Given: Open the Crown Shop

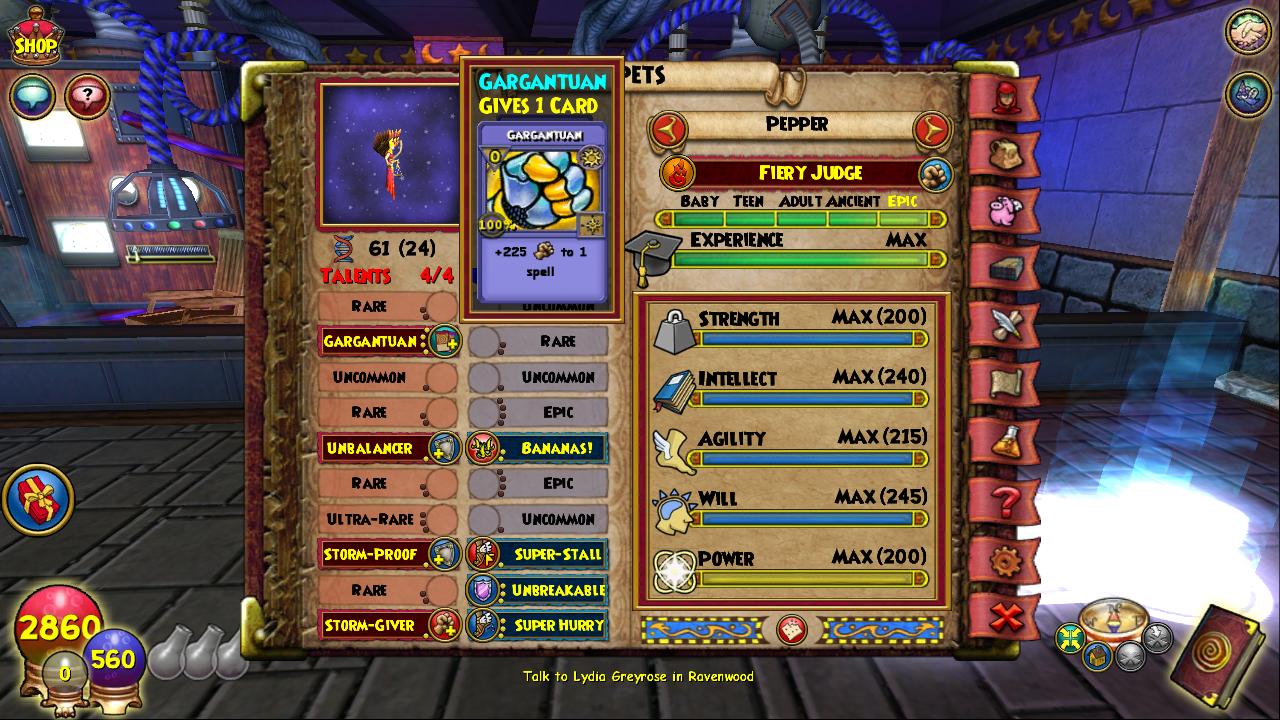Looking at the screenshot, I should pyautogui.click(x=36, y=38).
